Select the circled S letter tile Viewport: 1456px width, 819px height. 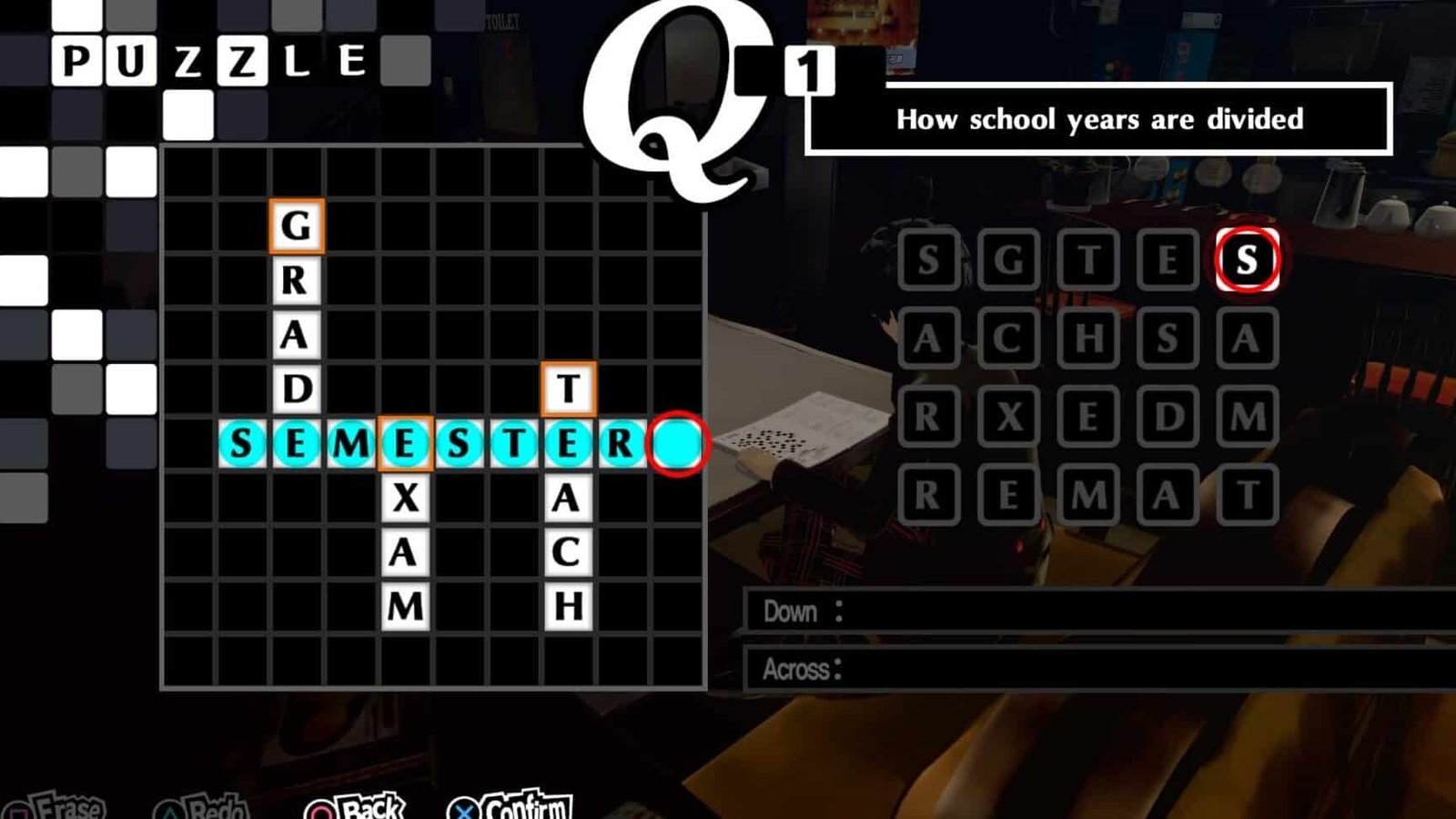(x=1248, y=258)
